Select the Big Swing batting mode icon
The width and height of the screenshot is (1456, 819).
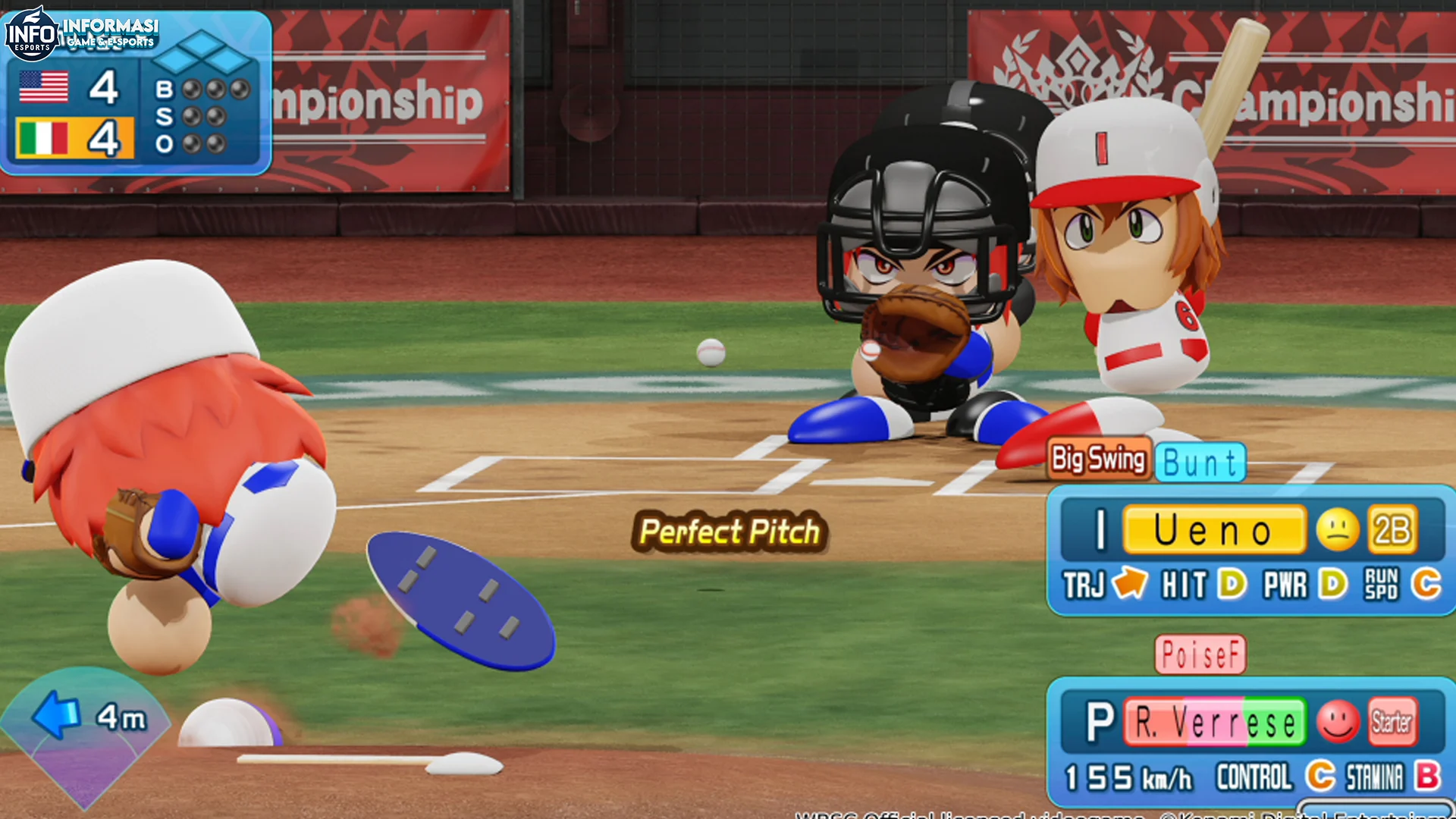[x=1099, y=459]
